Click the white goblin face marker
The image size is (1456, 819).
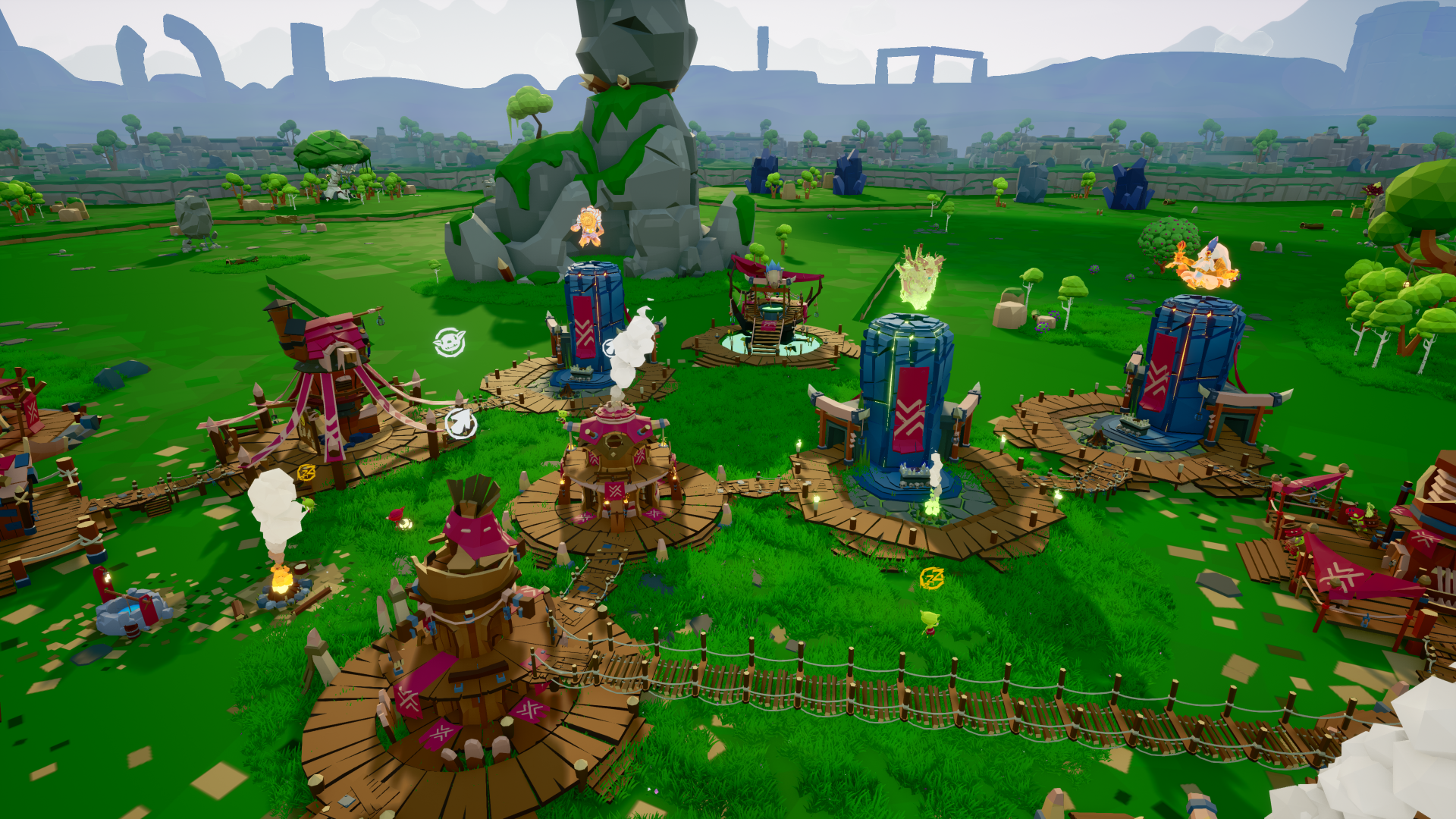pos(449,343)
